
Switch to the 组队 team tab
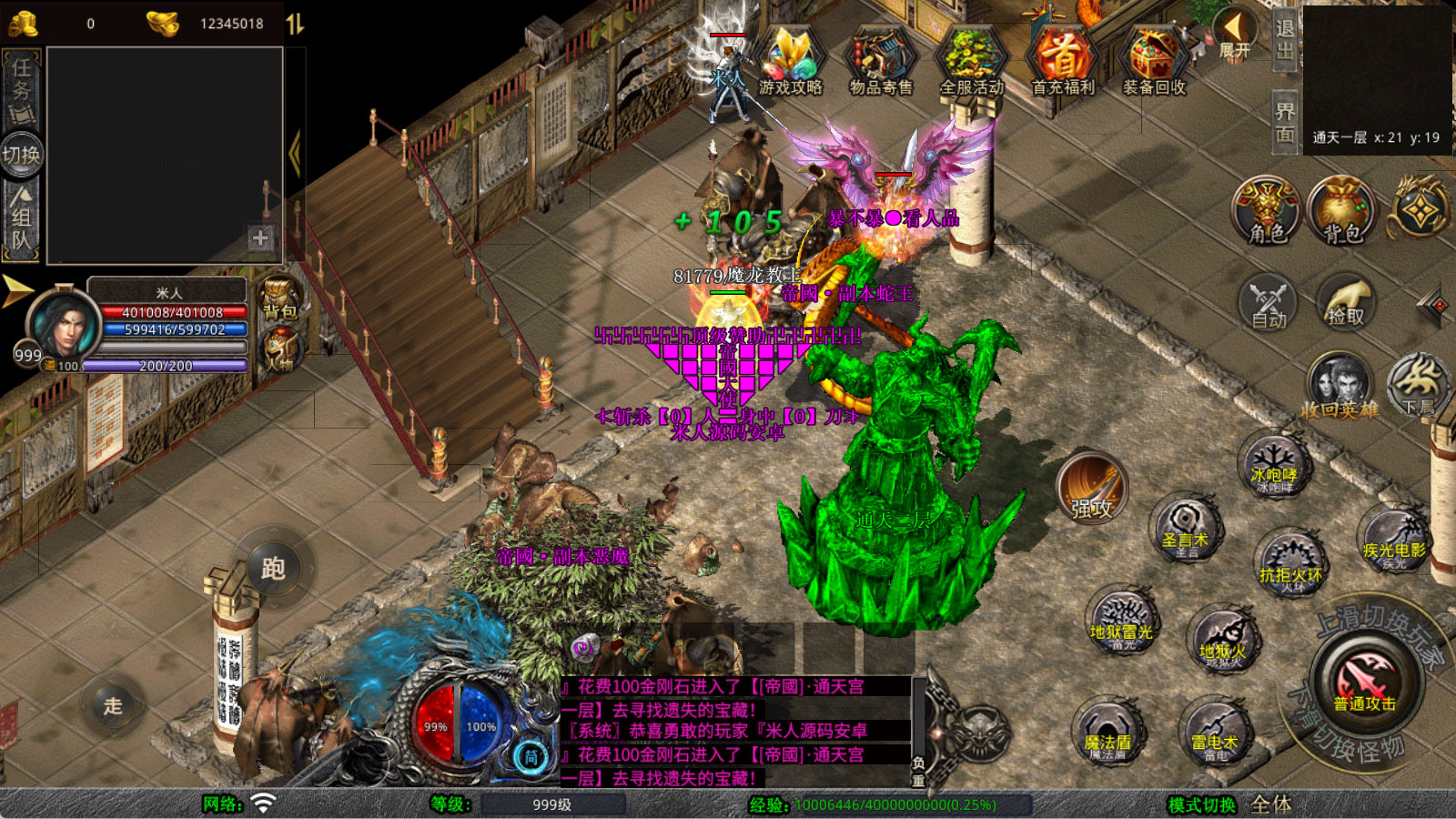[22, 218]
